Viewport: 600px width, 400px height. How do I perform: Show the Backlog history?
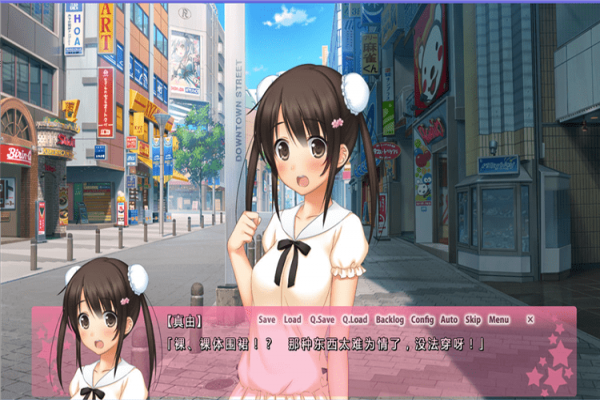click(x=390, y=320)
